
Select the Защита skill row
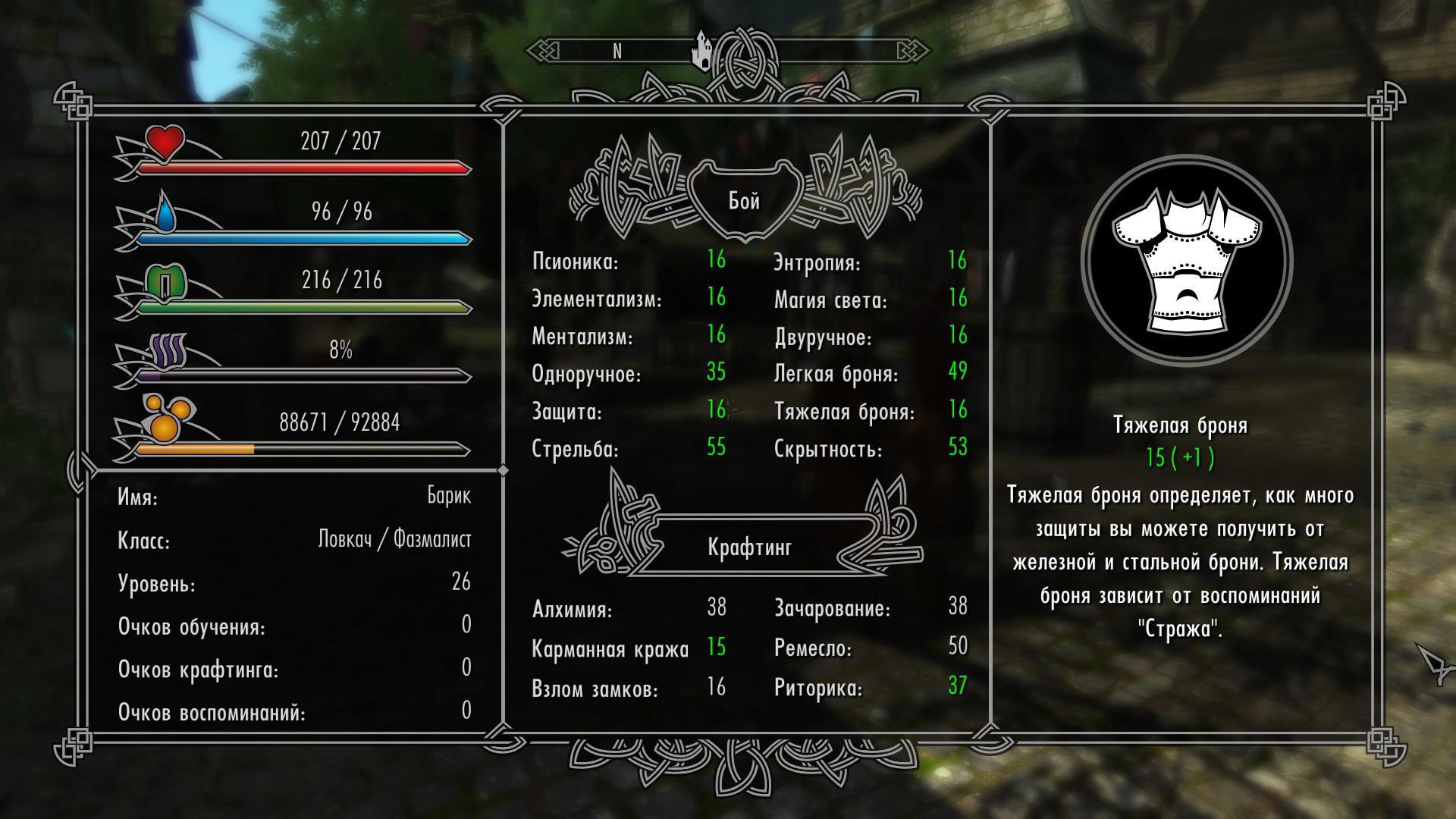click(x=567, y=412)
